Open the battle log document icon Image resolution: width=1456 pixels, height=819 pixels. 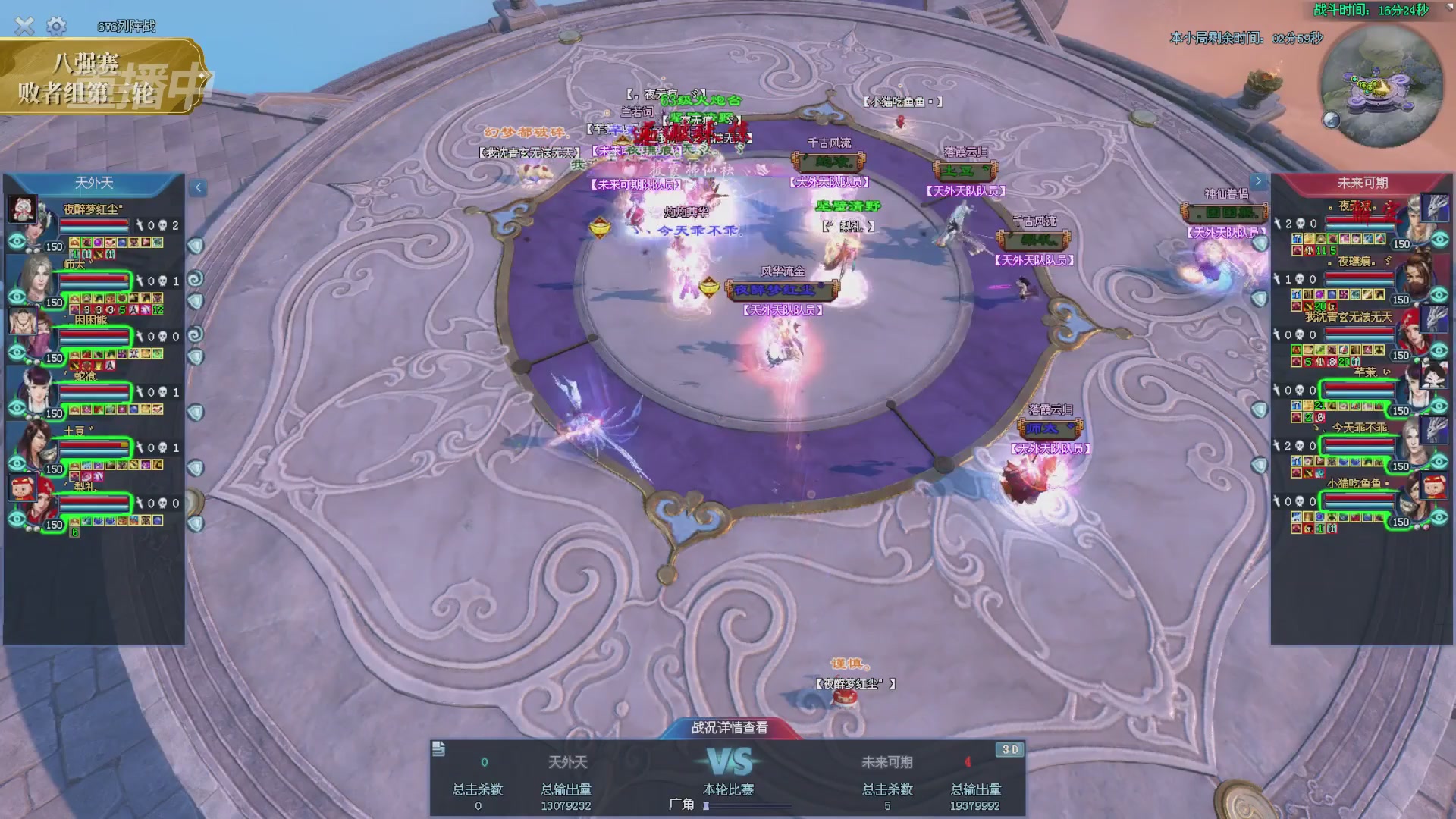(x=438, y=749)
